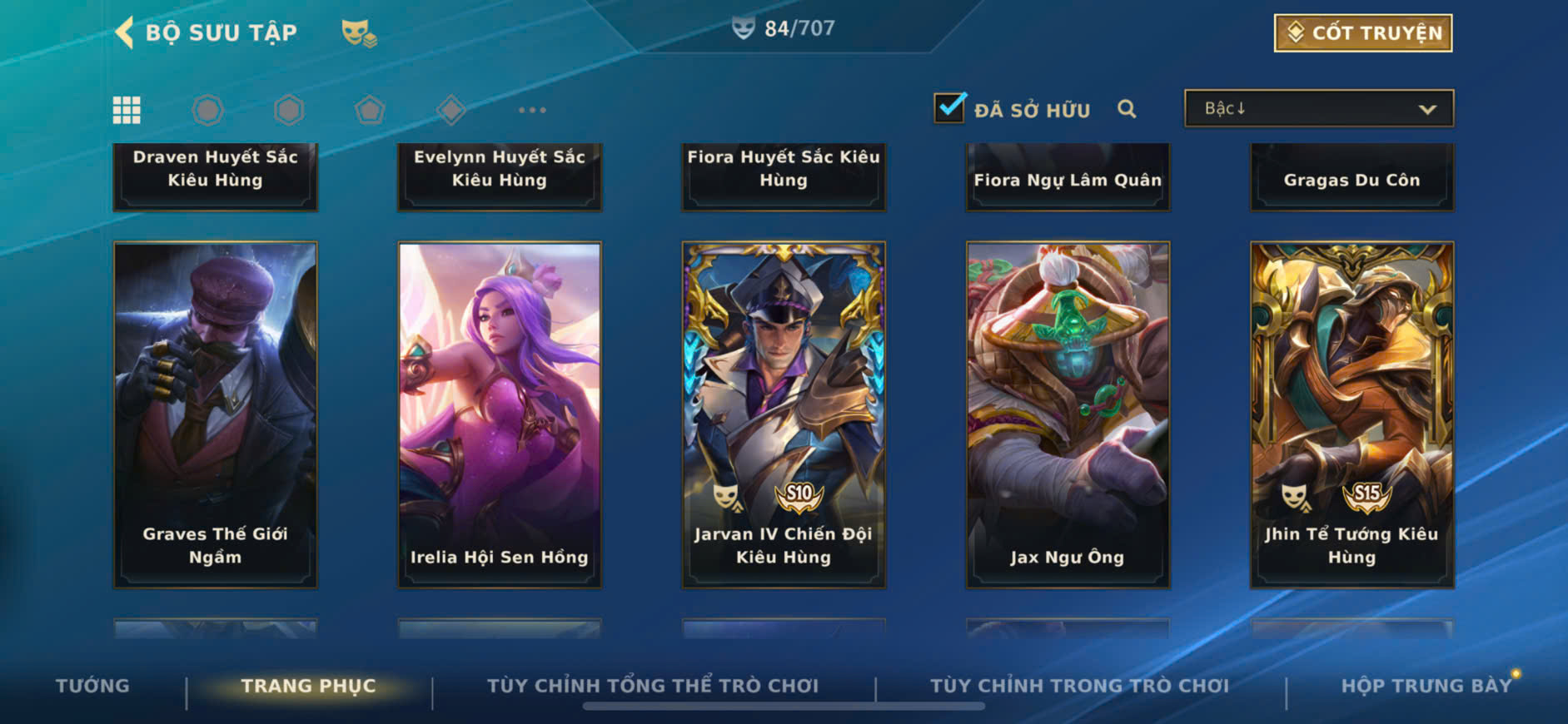Click the golden mask coins icon
Screen dimensions: 1568x724
[x=359, y=33]
